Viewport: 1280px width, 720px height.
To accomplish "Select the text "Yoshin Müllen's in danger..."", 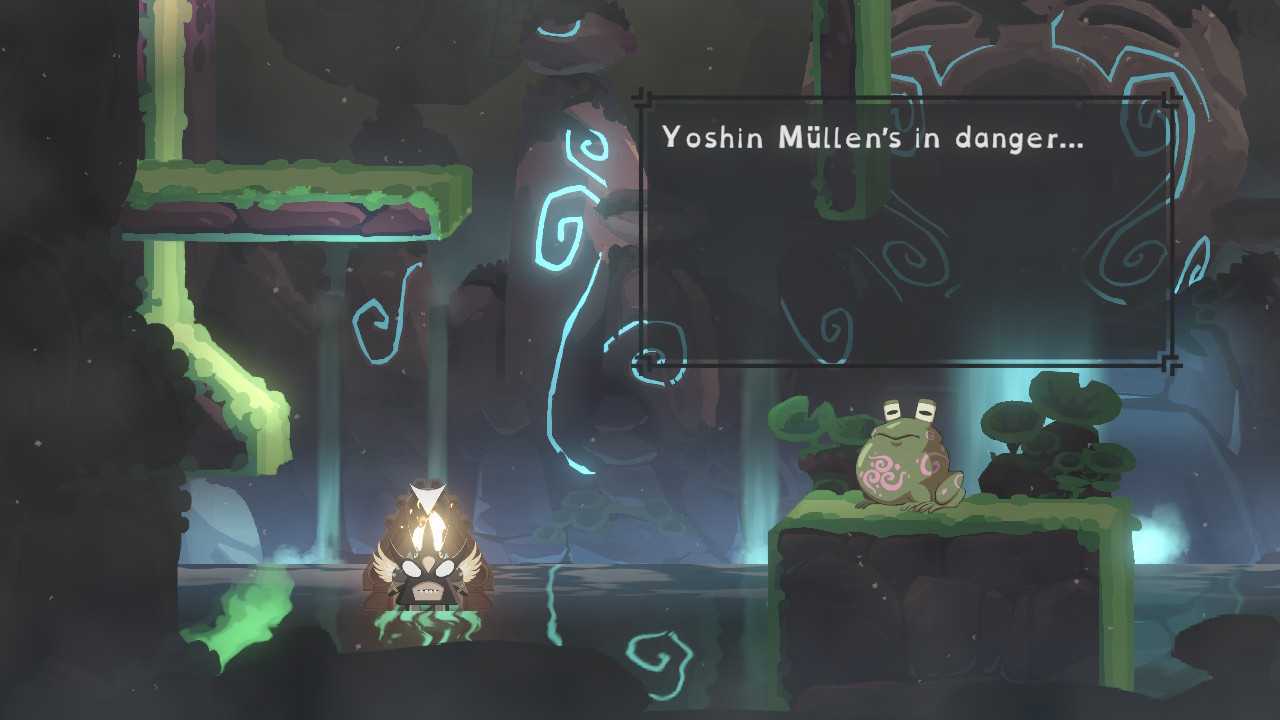I will pyautogui.click(x=875, y=138).
